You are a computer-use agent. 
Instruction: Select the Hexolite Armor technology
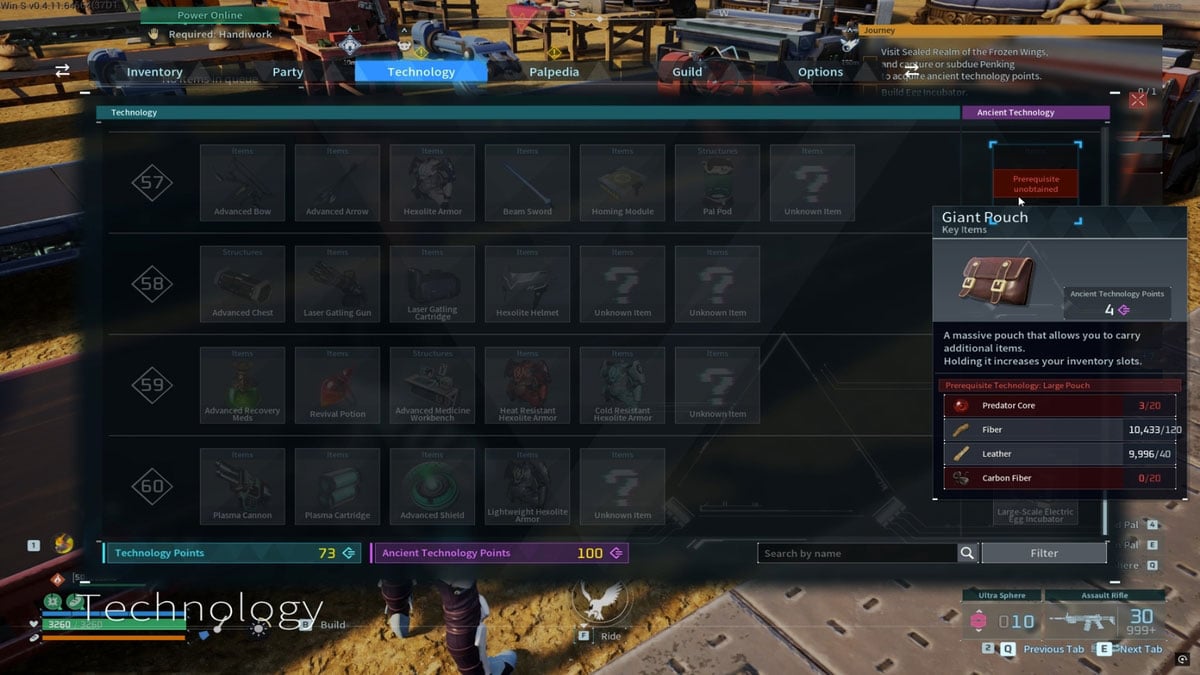(x=432, y=183)
